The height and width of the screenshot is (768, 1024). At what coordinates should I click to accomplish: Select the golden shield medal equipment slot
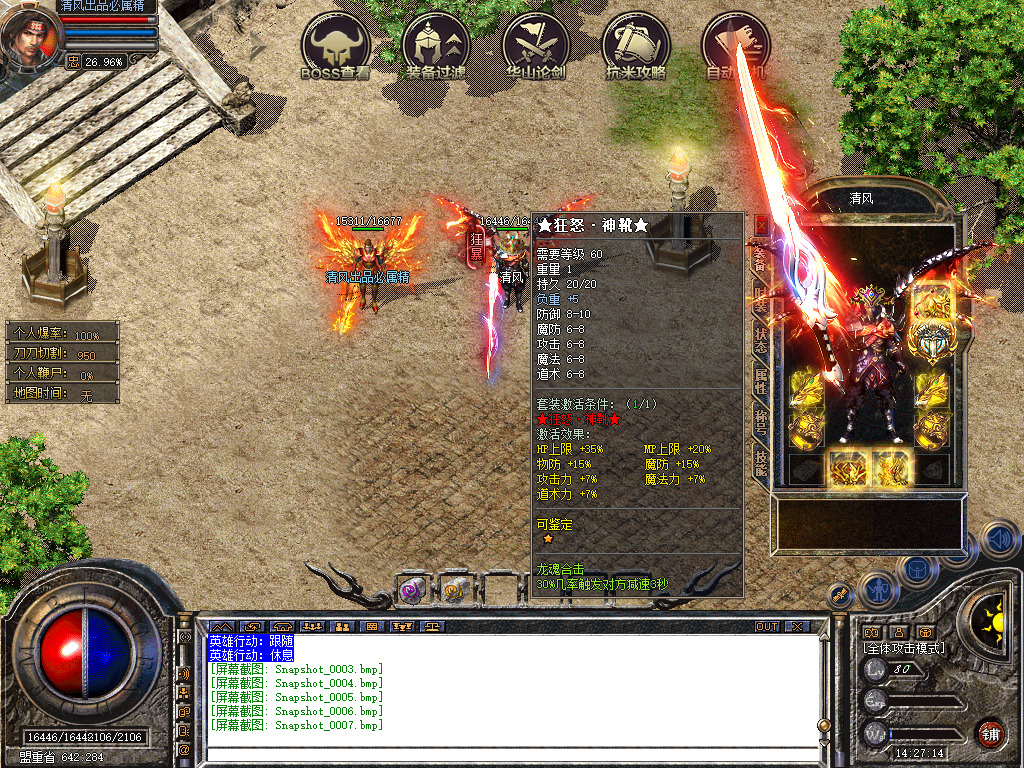point(931,340)
